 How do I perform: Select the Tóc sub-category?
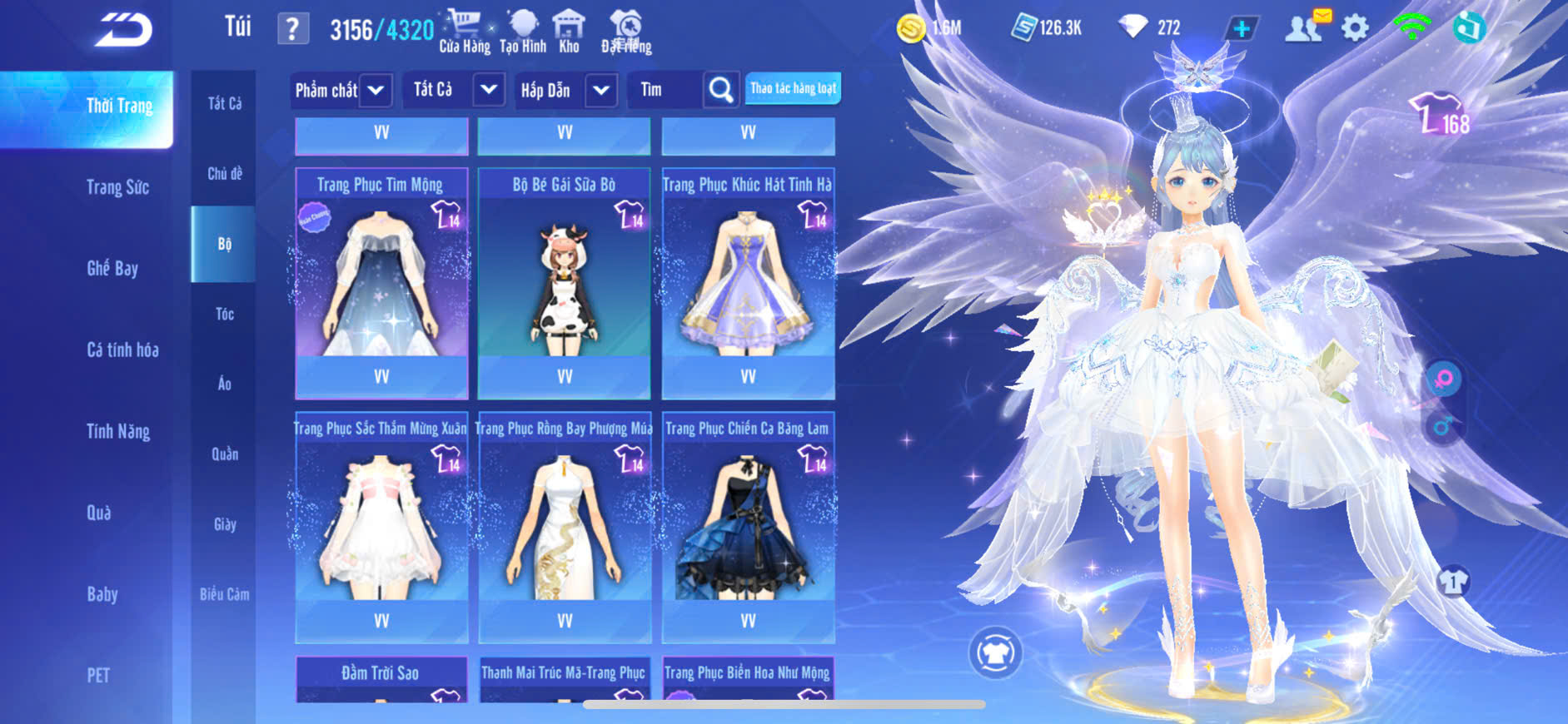click(225, 314)
